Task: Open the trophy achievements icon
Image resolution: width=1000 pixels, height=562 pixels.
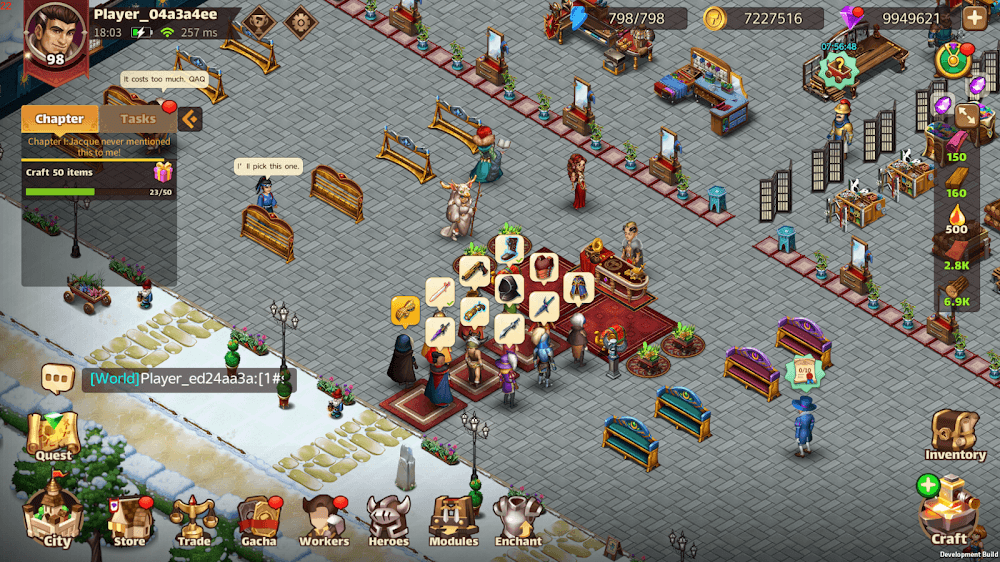Action: 259,21
